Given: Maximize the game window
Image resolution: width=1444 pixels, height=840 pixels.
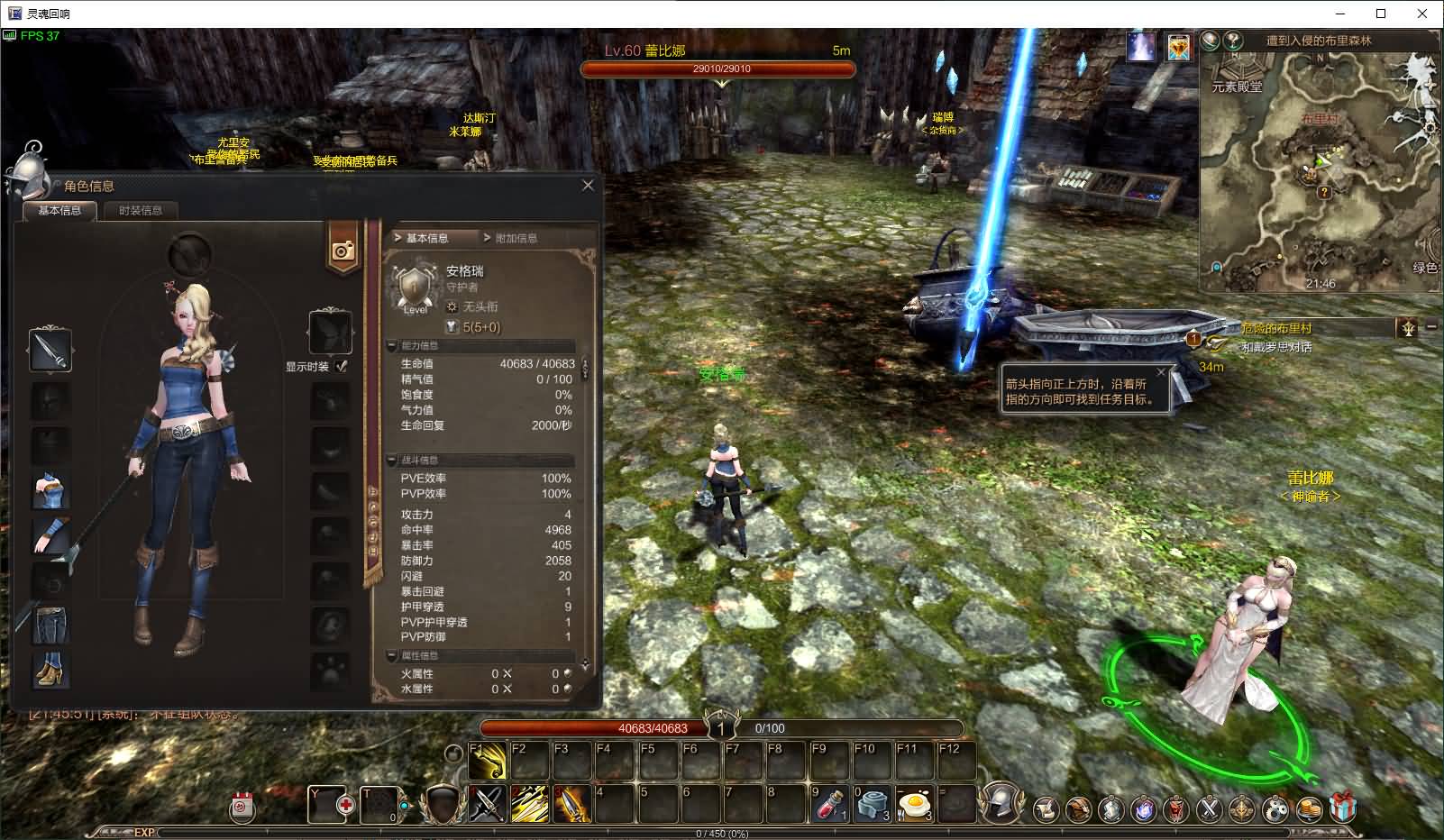Looking at the screenshot, I should (x=1381, y=14).
